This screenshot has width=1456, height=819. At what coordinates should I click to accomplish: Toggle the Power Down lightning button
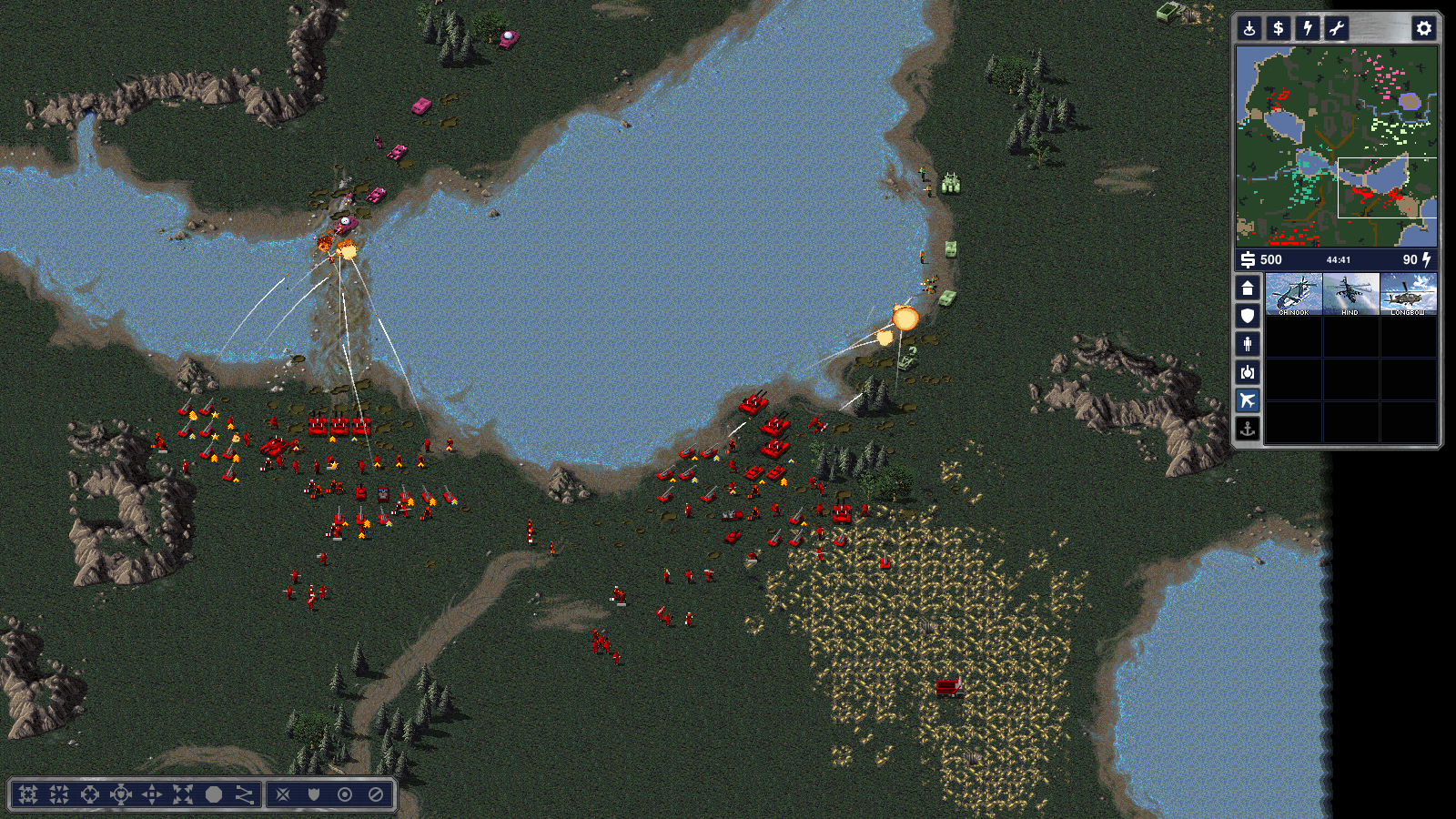coord(1308,28)
